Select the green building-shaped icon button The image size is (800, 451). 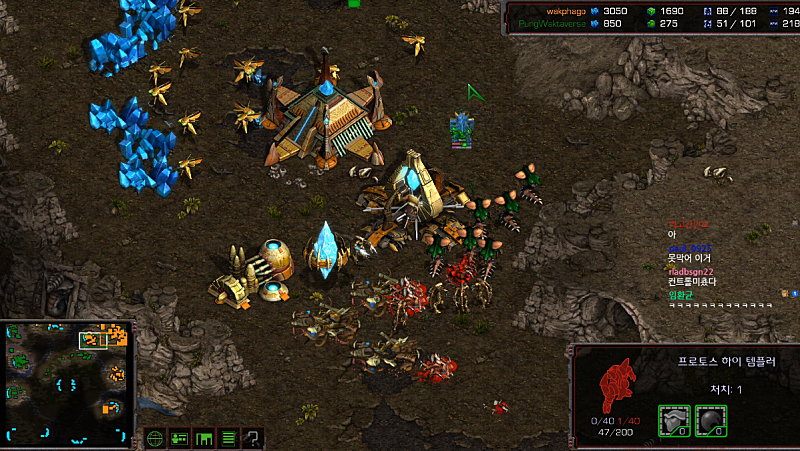tap(205, 438)
